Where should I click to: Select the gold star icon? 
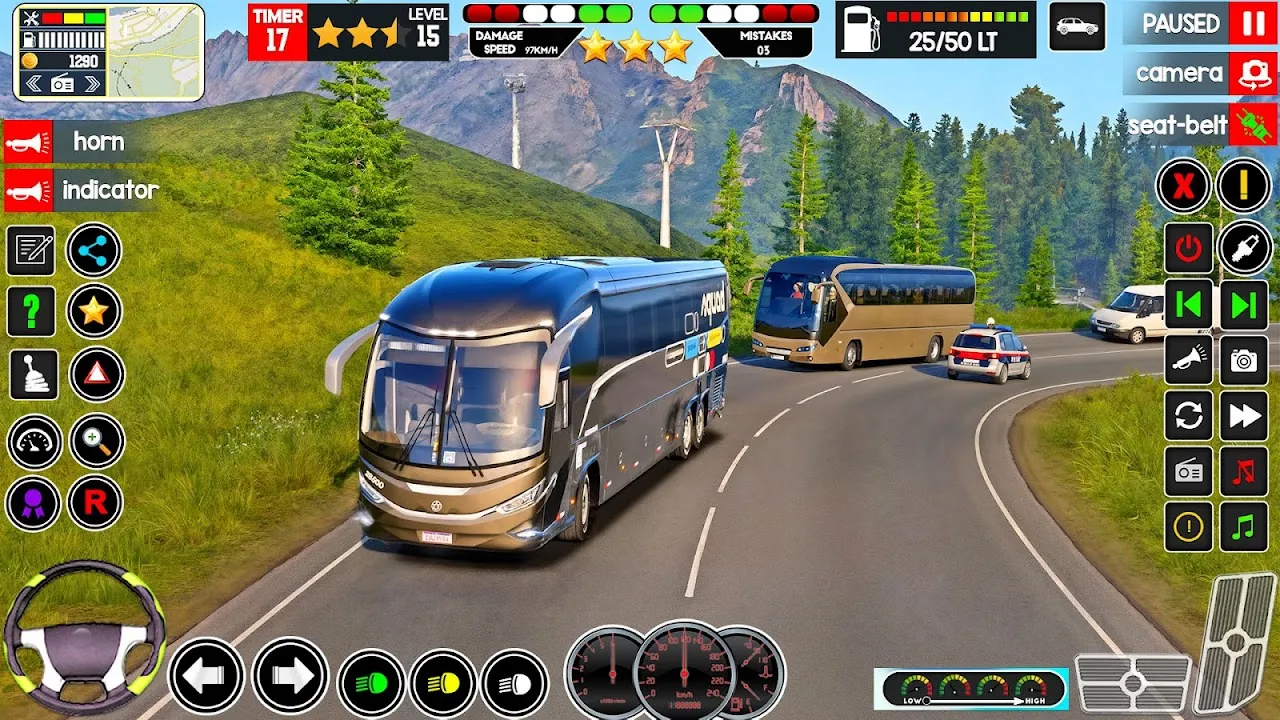coord(94,312)
